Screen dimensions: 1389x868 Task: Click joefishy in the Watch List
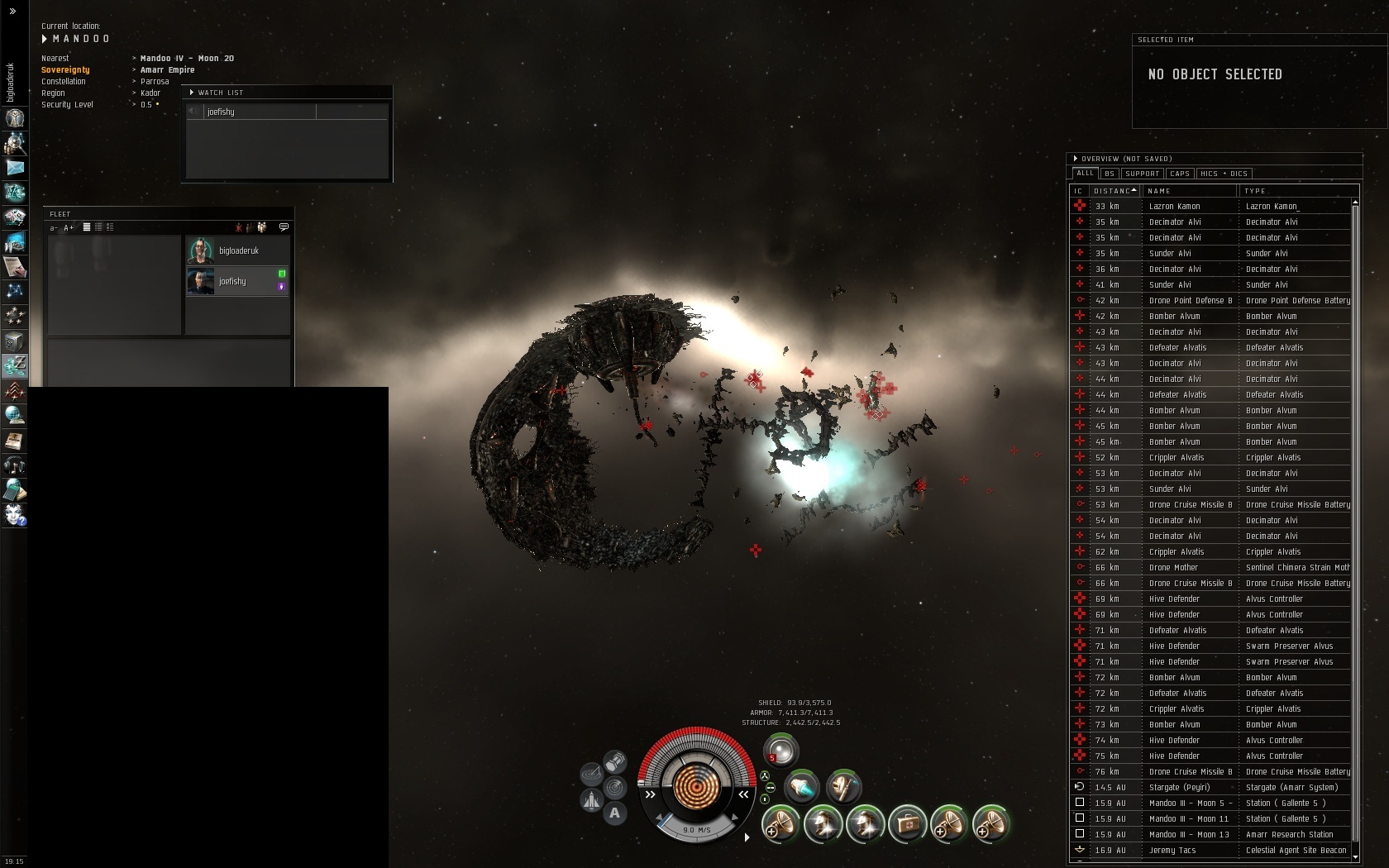(x=221, y=112)
